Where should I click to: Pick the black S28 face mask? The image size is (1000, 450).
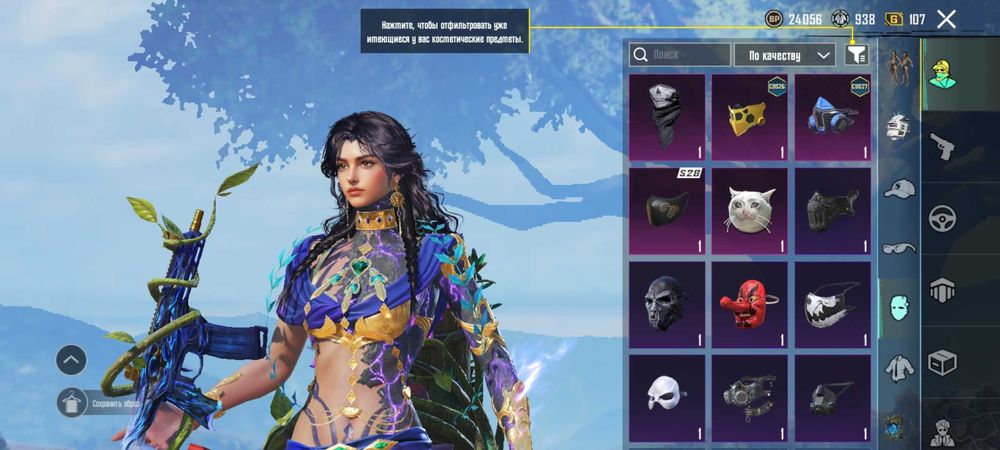[667, 210]
